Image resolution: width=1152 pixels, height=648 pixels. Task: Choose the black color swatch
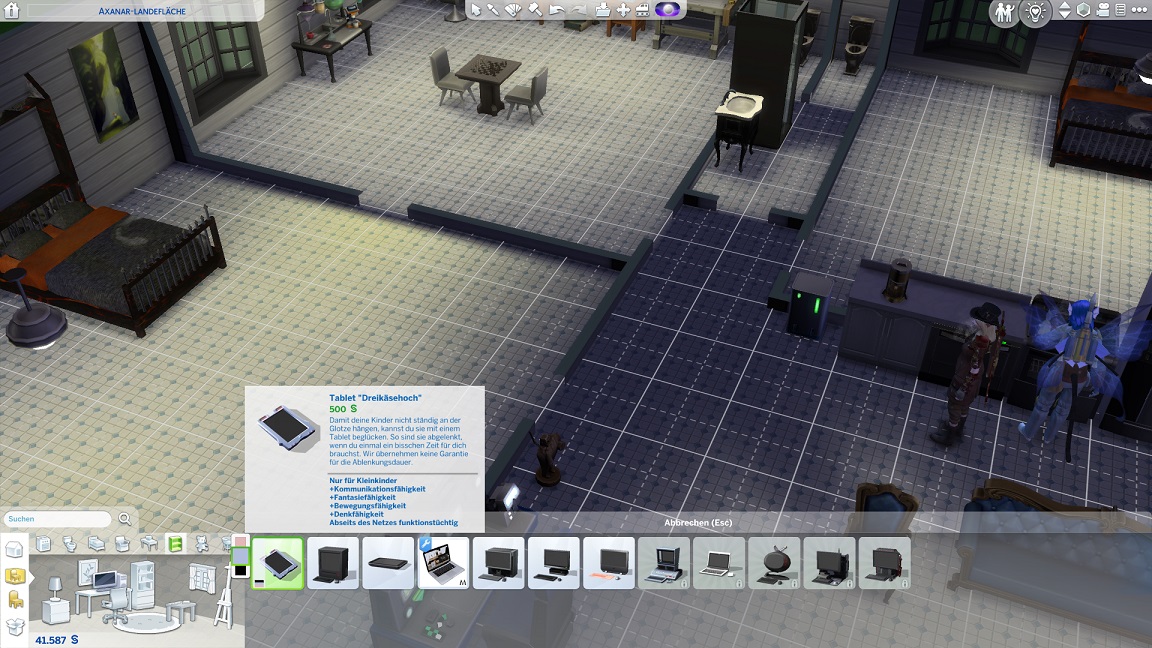[240, 570]
